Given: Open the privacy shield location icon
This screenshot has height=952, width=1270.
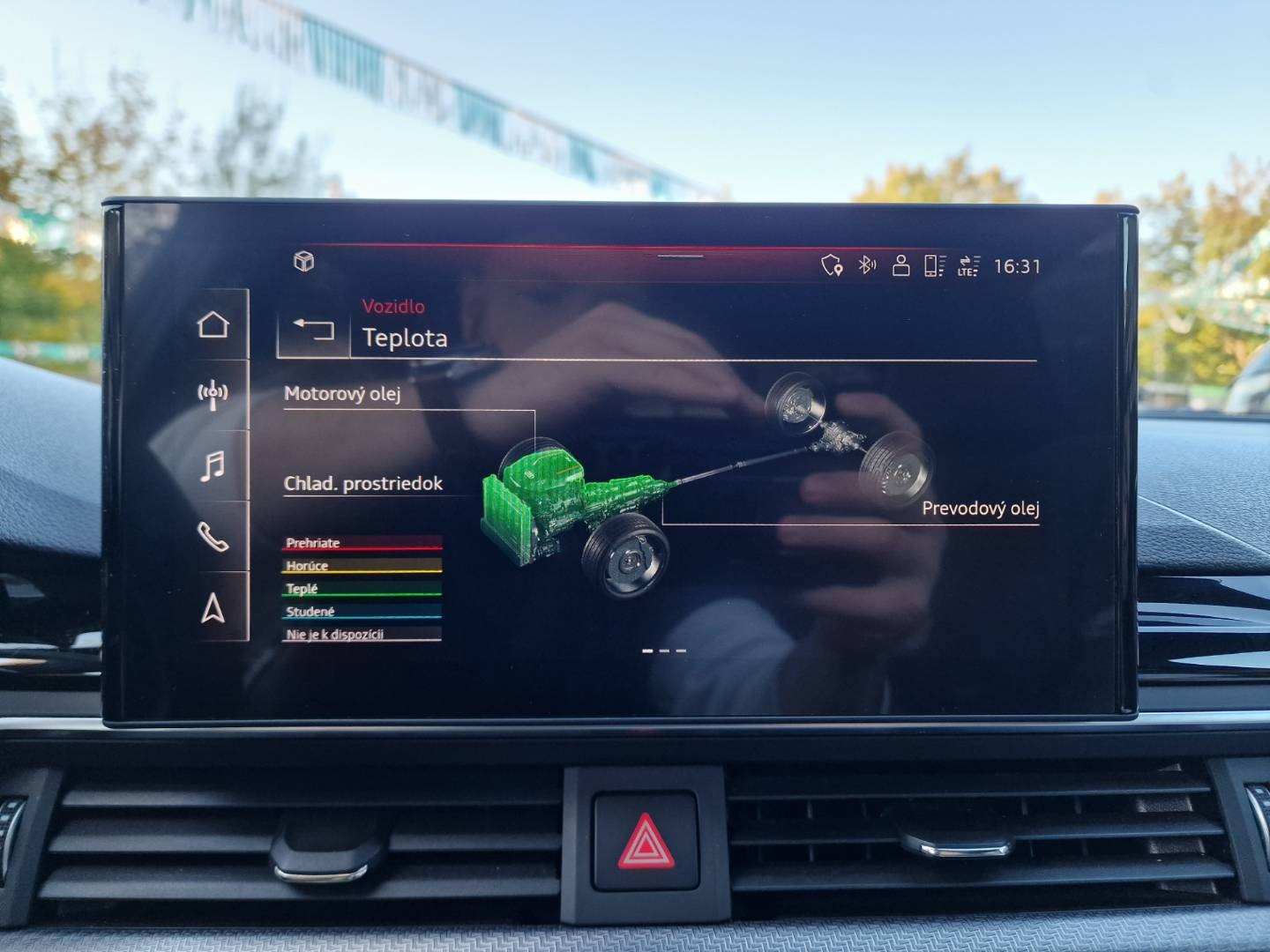Looking at the screenshot, I should [832, 264].
